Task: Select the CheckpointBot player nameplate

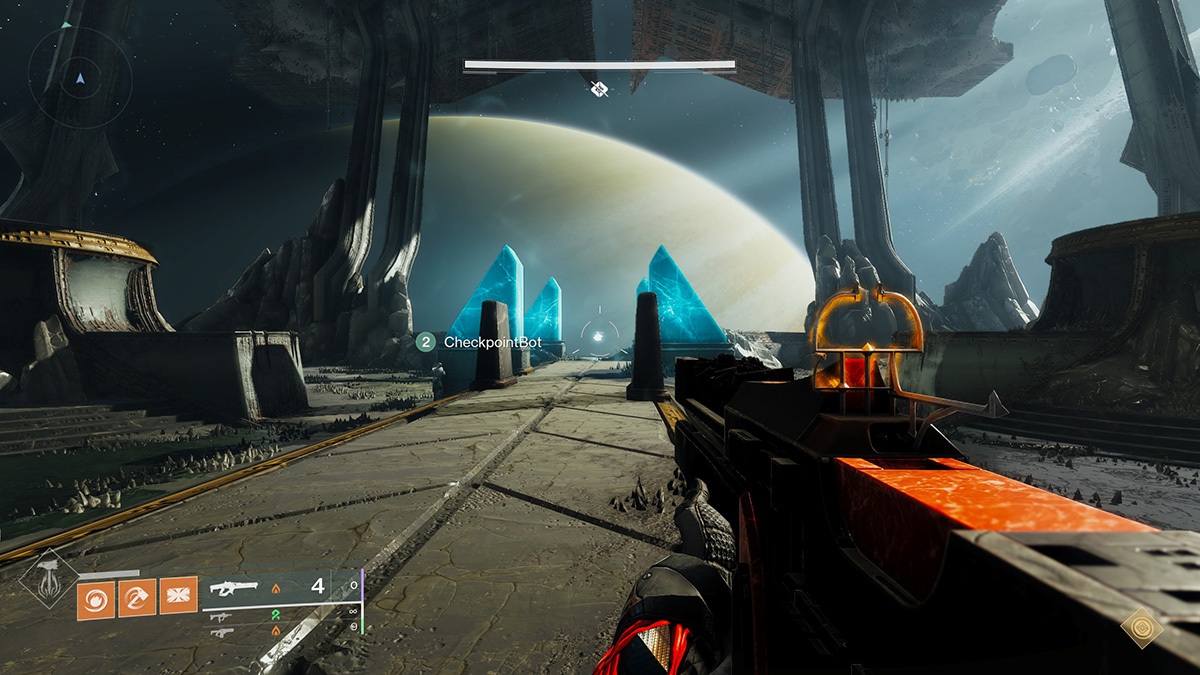Action: pyautogui.click(x=477, y=342)
